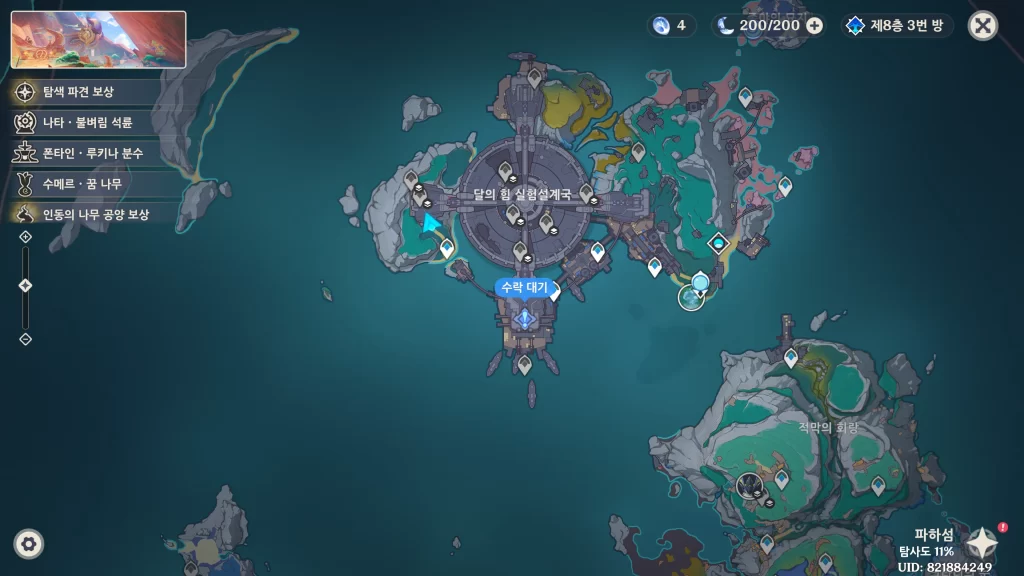Viewport: 1024px width, 576px height.
Task: Zoom out using the slider's bottom diamond
Action: coord(26,339)
